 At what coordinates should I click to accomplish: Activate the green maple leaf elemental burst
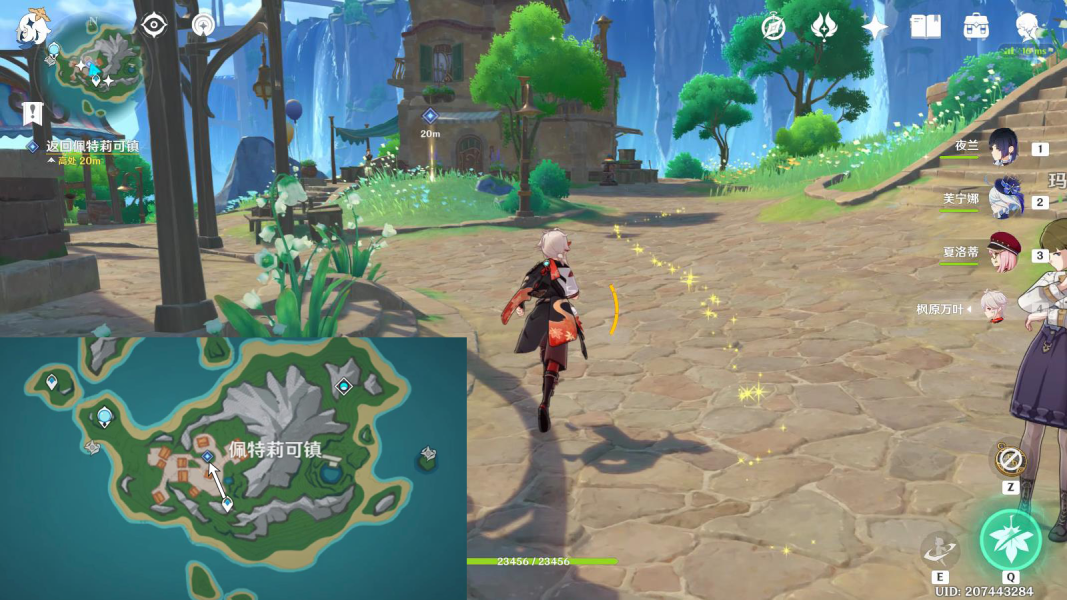coord(1010,540)
